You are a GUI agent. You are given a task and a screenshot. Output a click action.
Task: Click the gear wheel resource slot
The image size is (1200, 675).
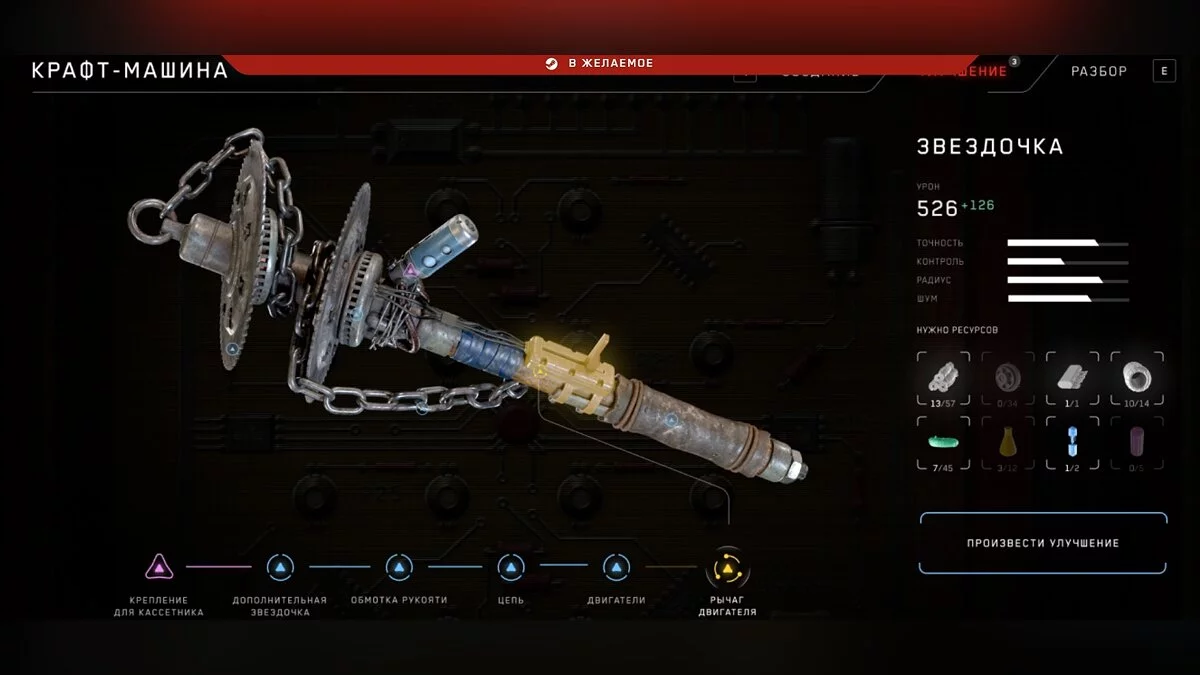click(1006, 377)
